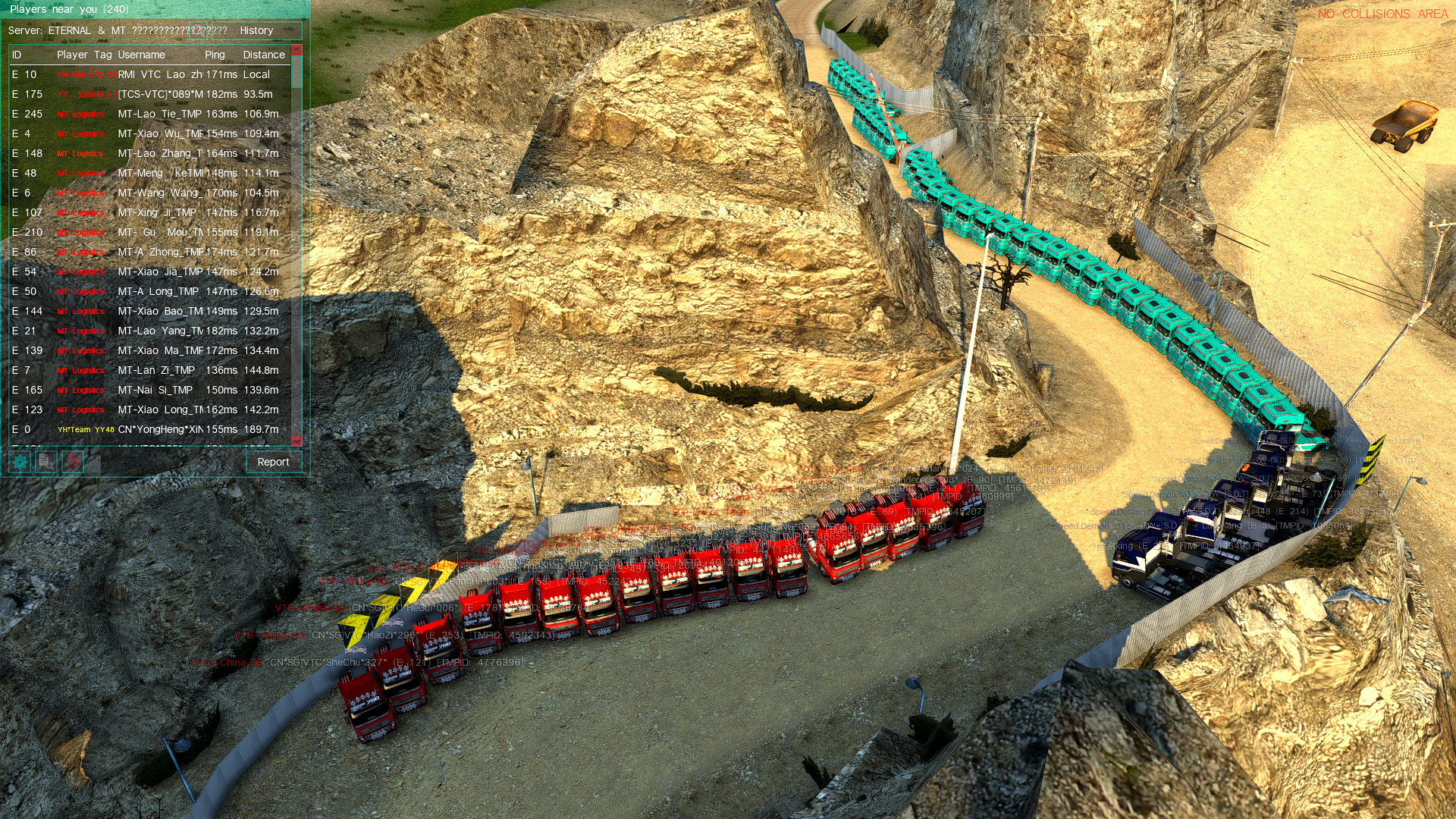1456x819 pixels.
Task: Select player MT-Xiao Wu_TMP row
Action: (x=159, y=133)
